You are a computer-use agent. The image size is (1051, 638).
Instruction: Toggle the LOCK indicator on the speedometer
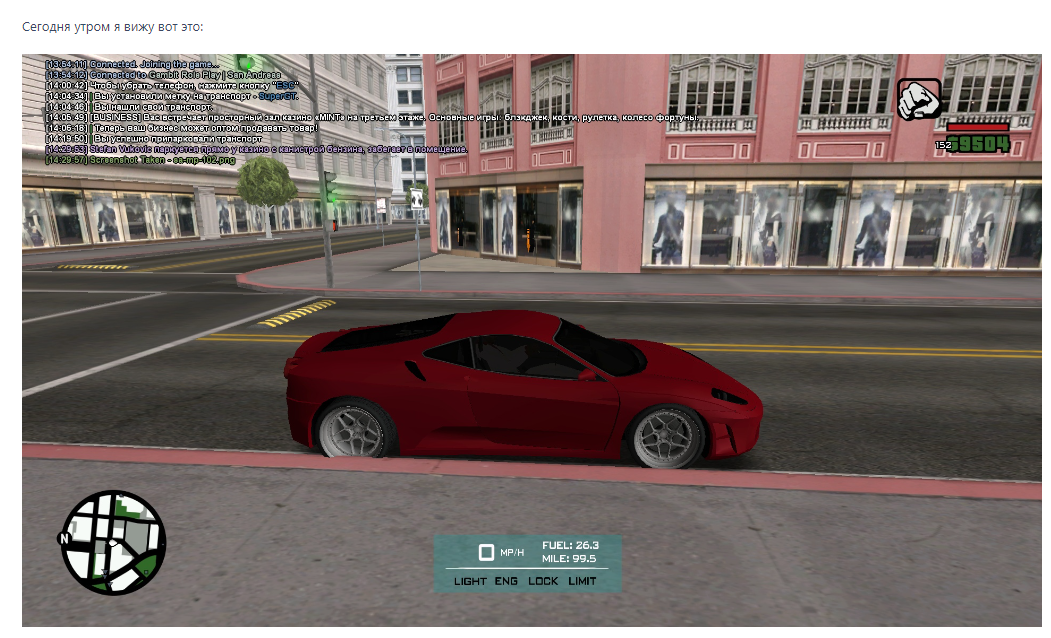click(x=543, y=581)
